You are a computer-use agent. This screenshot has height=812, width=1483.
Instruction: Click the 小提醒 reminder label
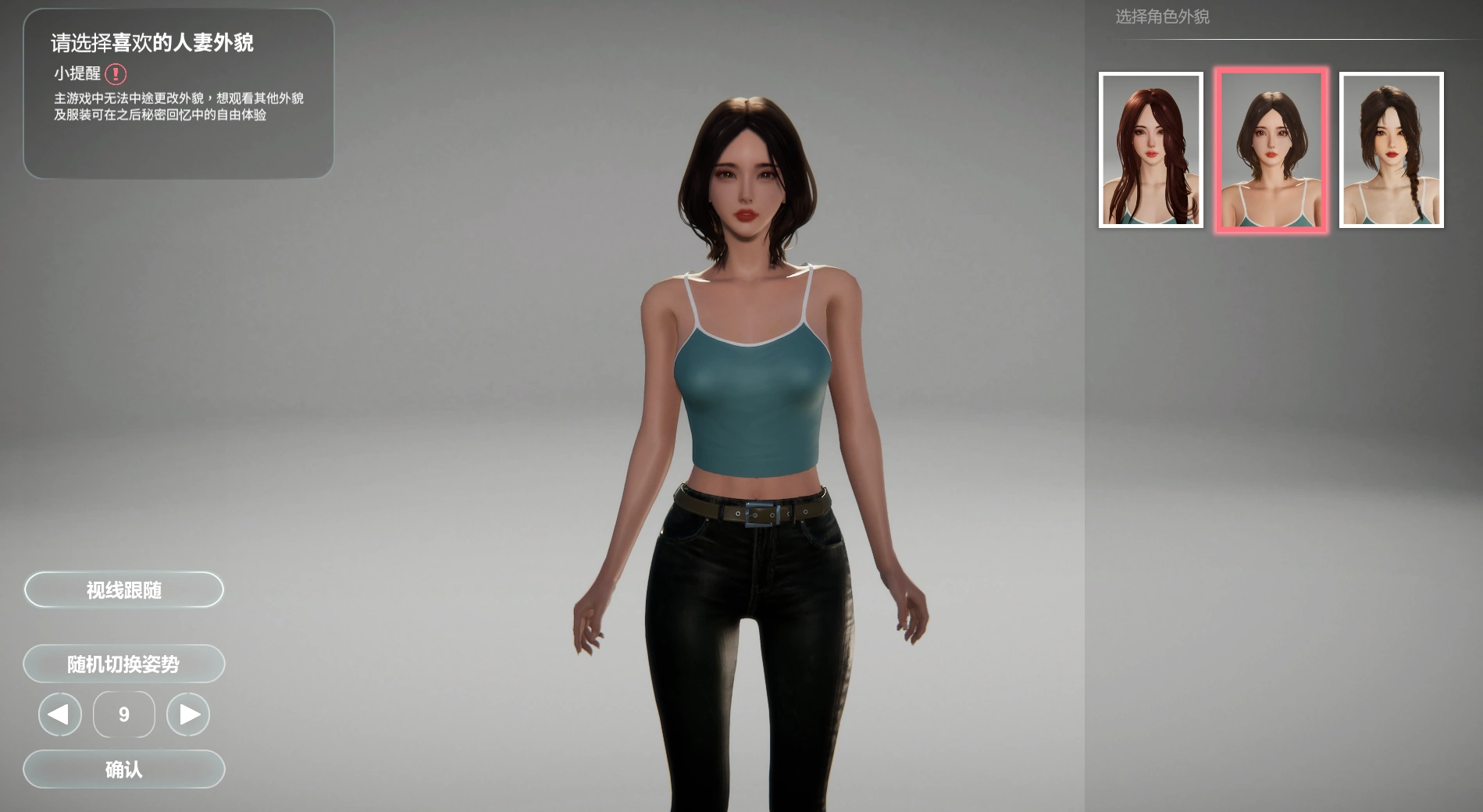click(76, 75)
